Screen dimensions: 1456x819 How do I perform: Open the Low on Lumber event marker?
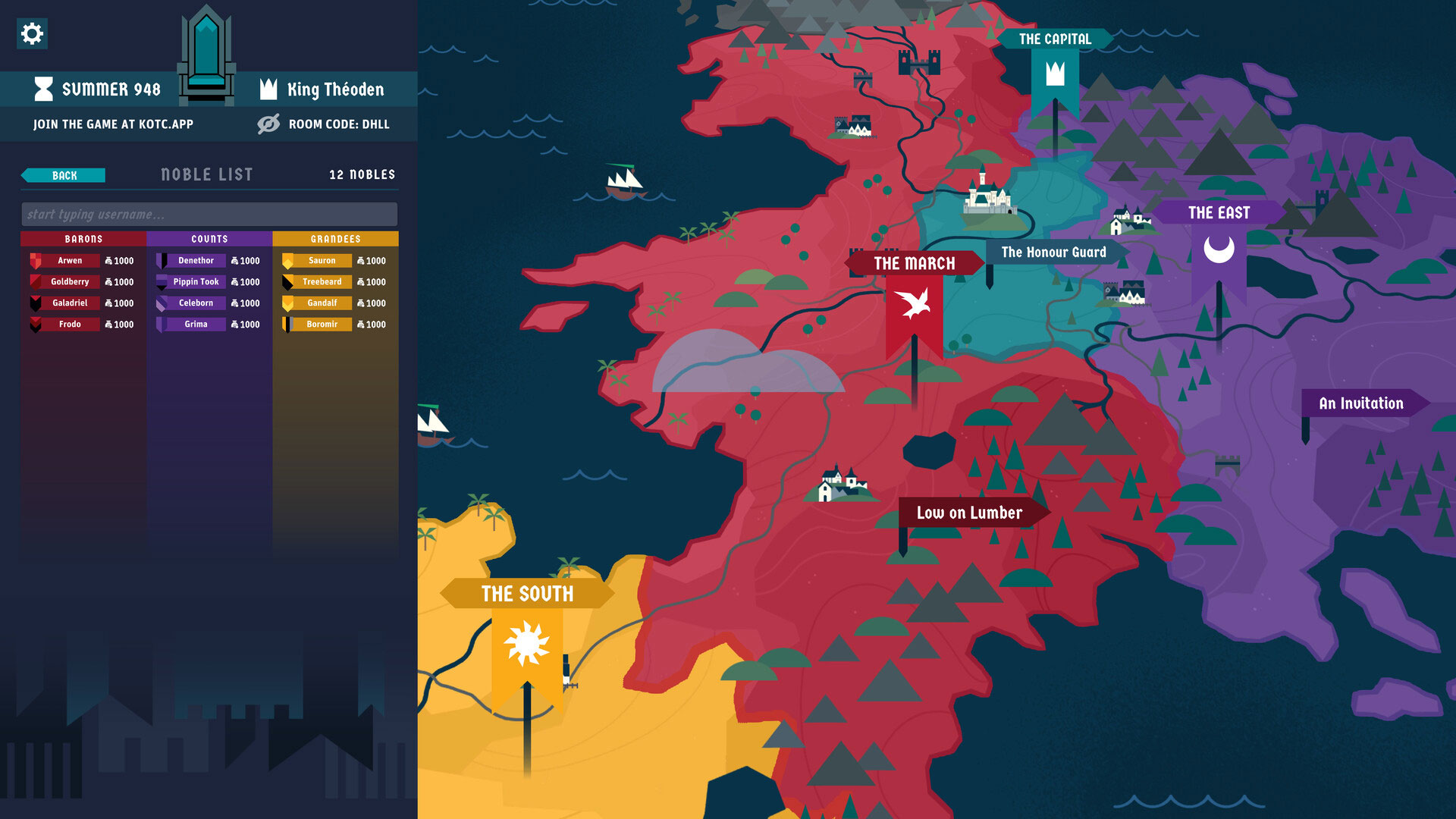pyautogui.click(x=969, y=513)
